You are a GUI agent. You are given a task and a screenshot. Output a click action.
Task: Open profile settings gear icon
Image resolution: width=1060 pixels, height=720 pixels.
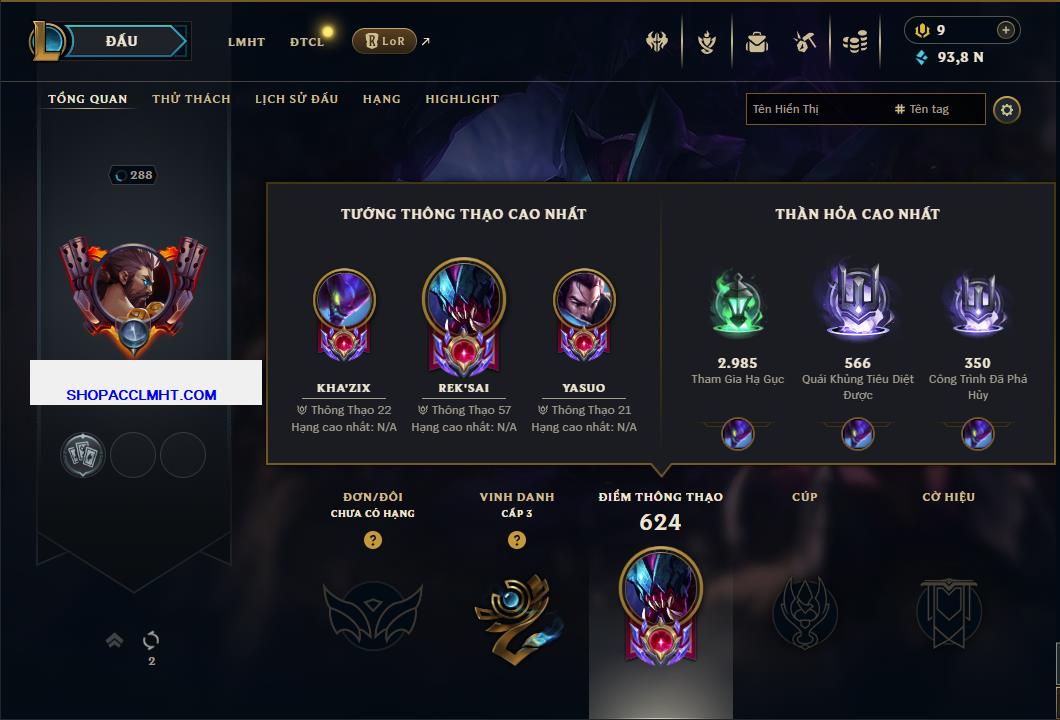point(1007,109)
